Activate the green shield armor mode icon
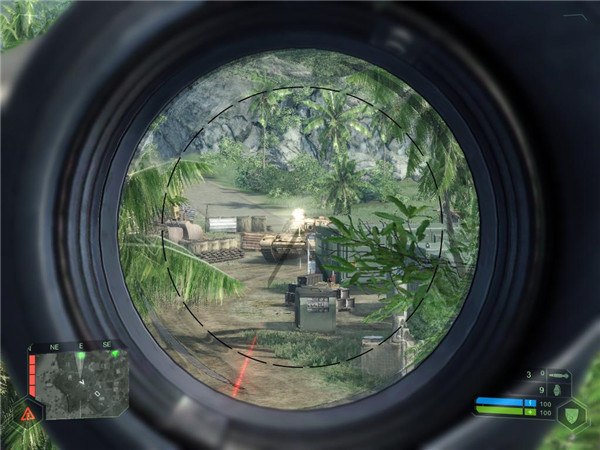The image size is (600, 450). tap(572, 412)
